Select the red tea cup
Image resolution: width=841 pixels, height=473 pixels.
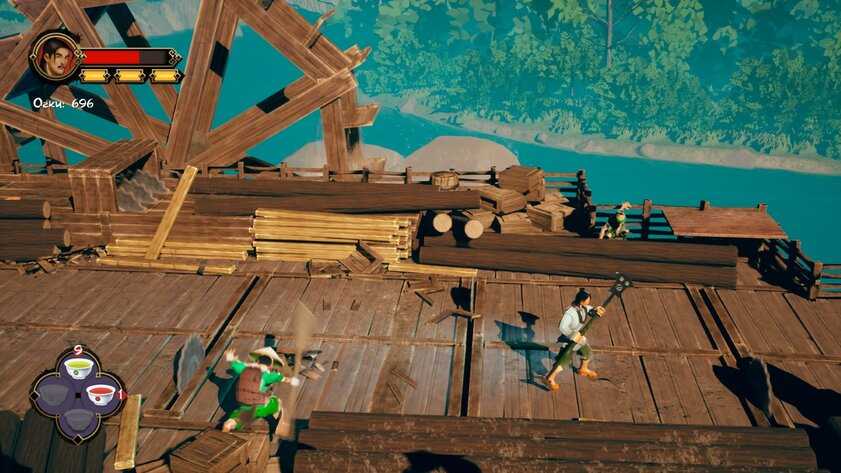click(x=100, y=394)
